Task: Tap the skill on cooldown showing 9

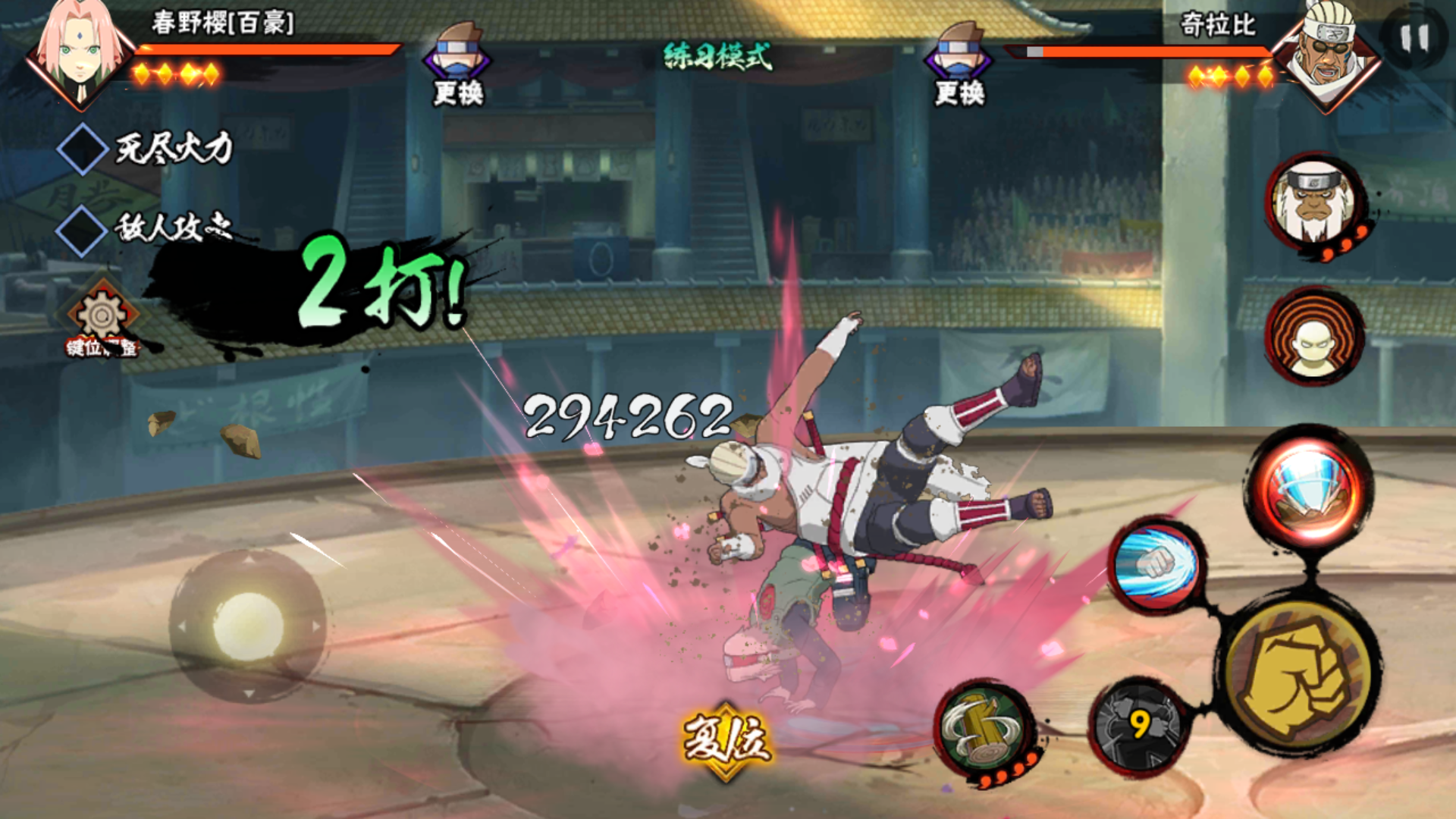Action: [x=1138, y=725]
